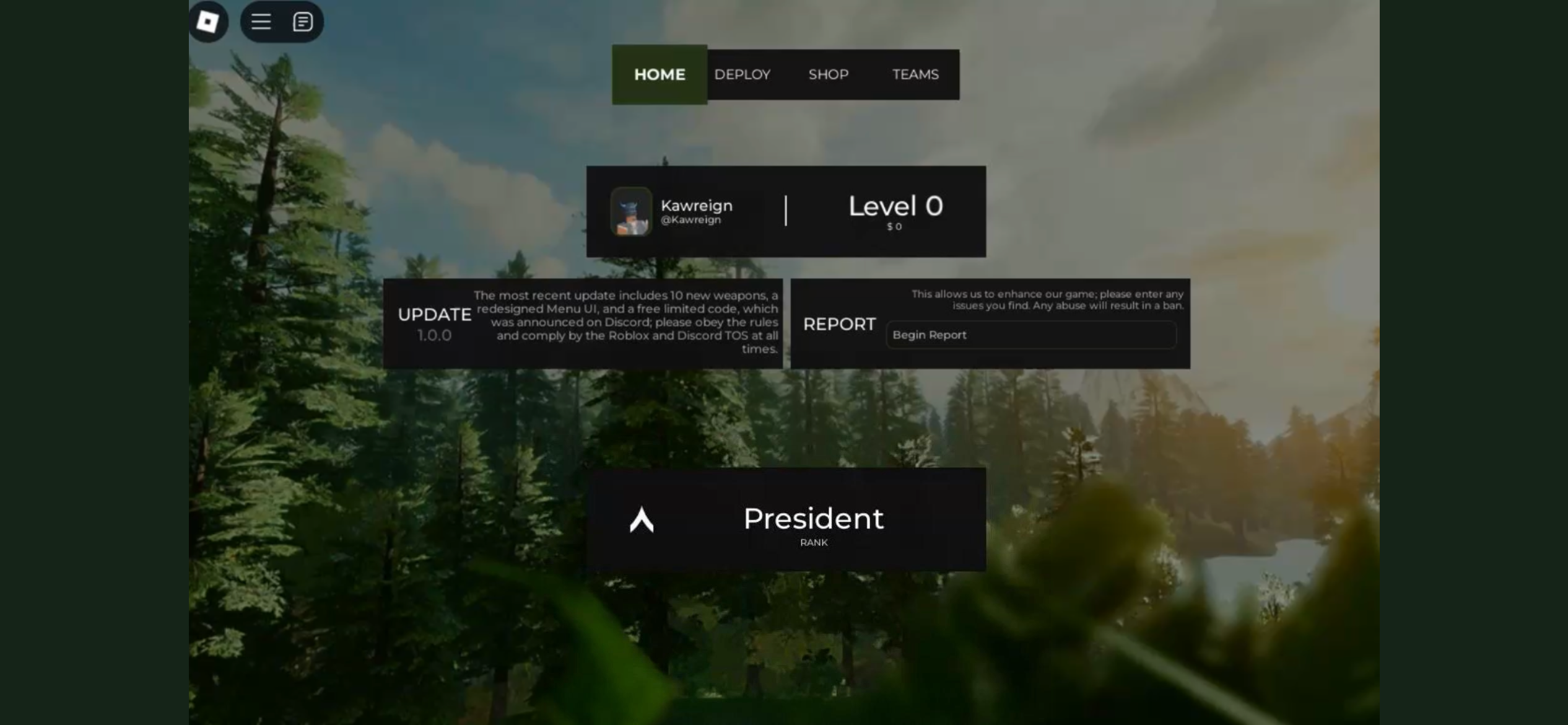Switch to the TEAMS tab
Image resolution: width=1568 pixels, height=725 pixels.
[915, 74]
